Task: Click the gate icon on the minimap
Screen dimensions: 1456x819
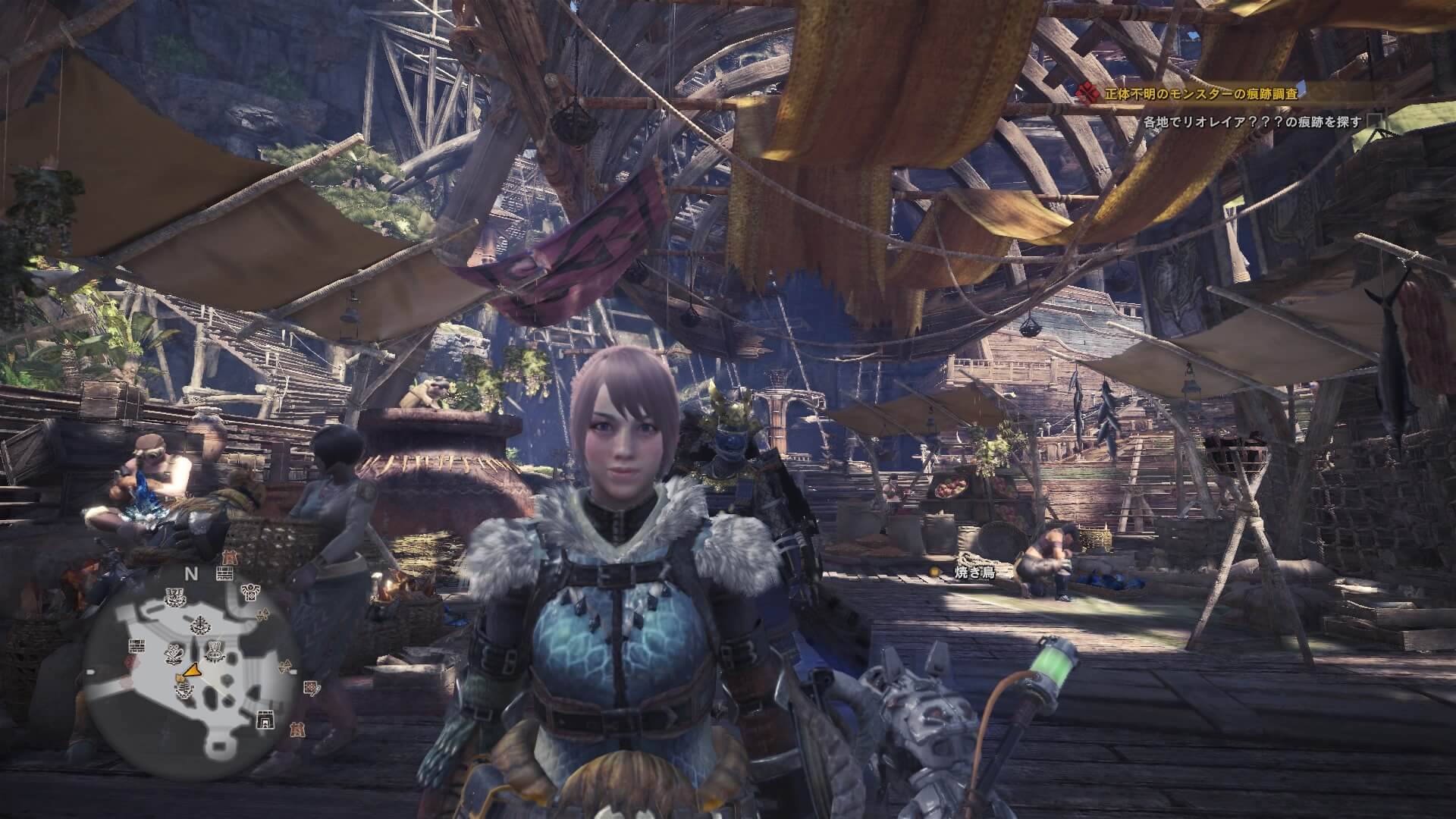Action: coord(265,718)
